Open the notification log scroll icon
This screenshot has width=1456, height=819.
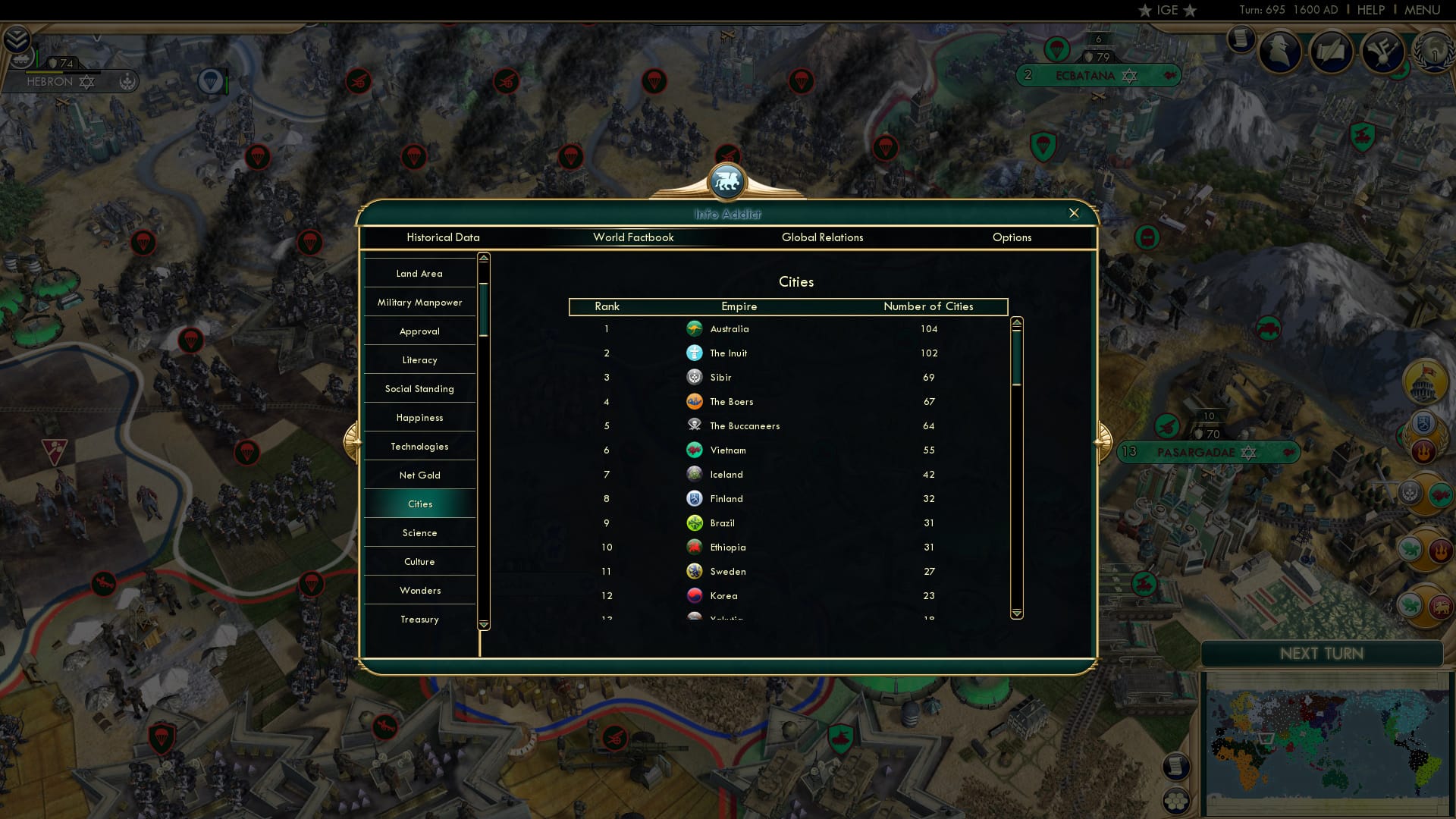(1241, 42)
